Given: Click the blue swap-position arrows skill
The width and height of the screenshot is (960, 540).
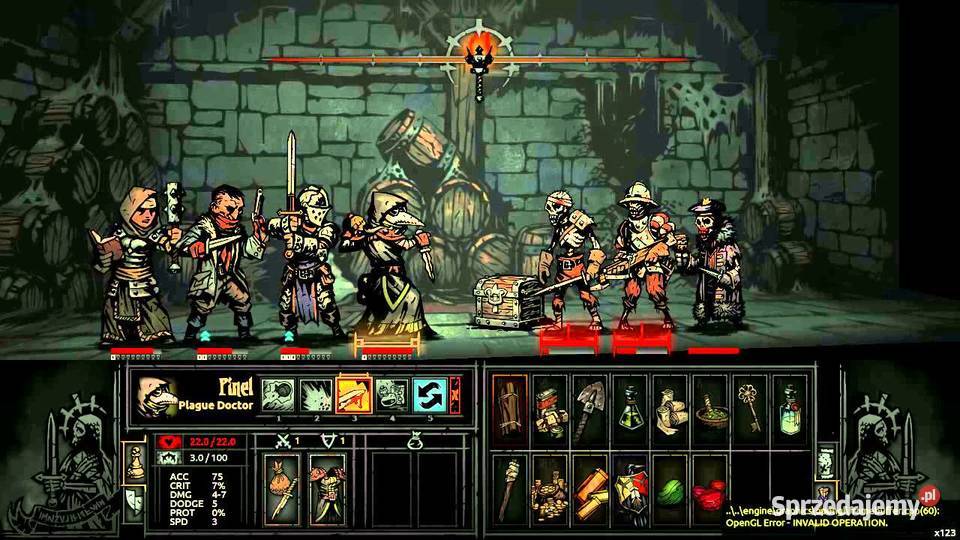Looking at the screenshot, I should [429, 394].
